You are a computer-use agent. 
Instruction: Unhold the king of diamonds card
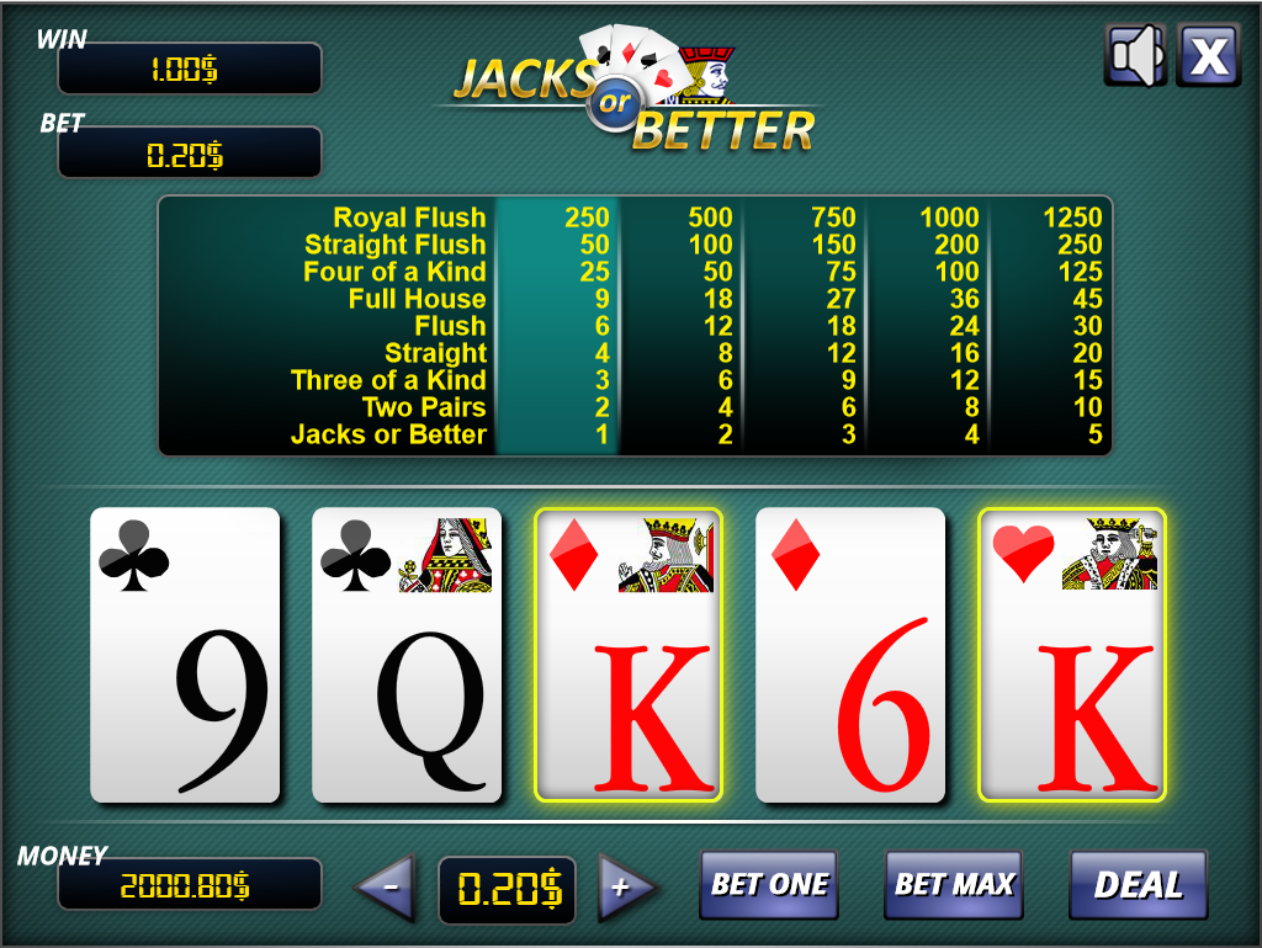[628, 655]
